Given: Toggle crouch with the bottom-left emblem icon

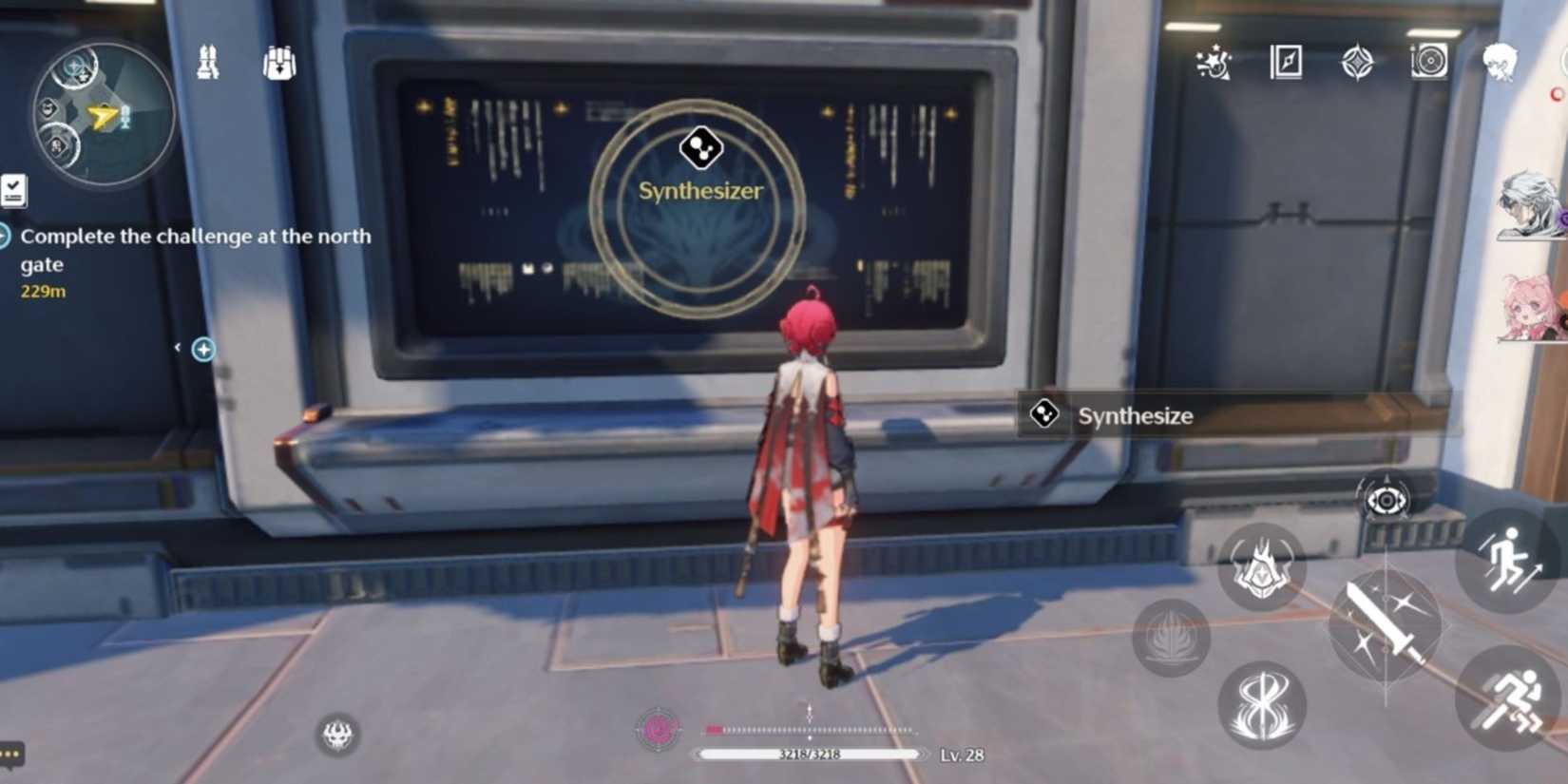Looking at the screenshot, I should (x=337, y=732).
